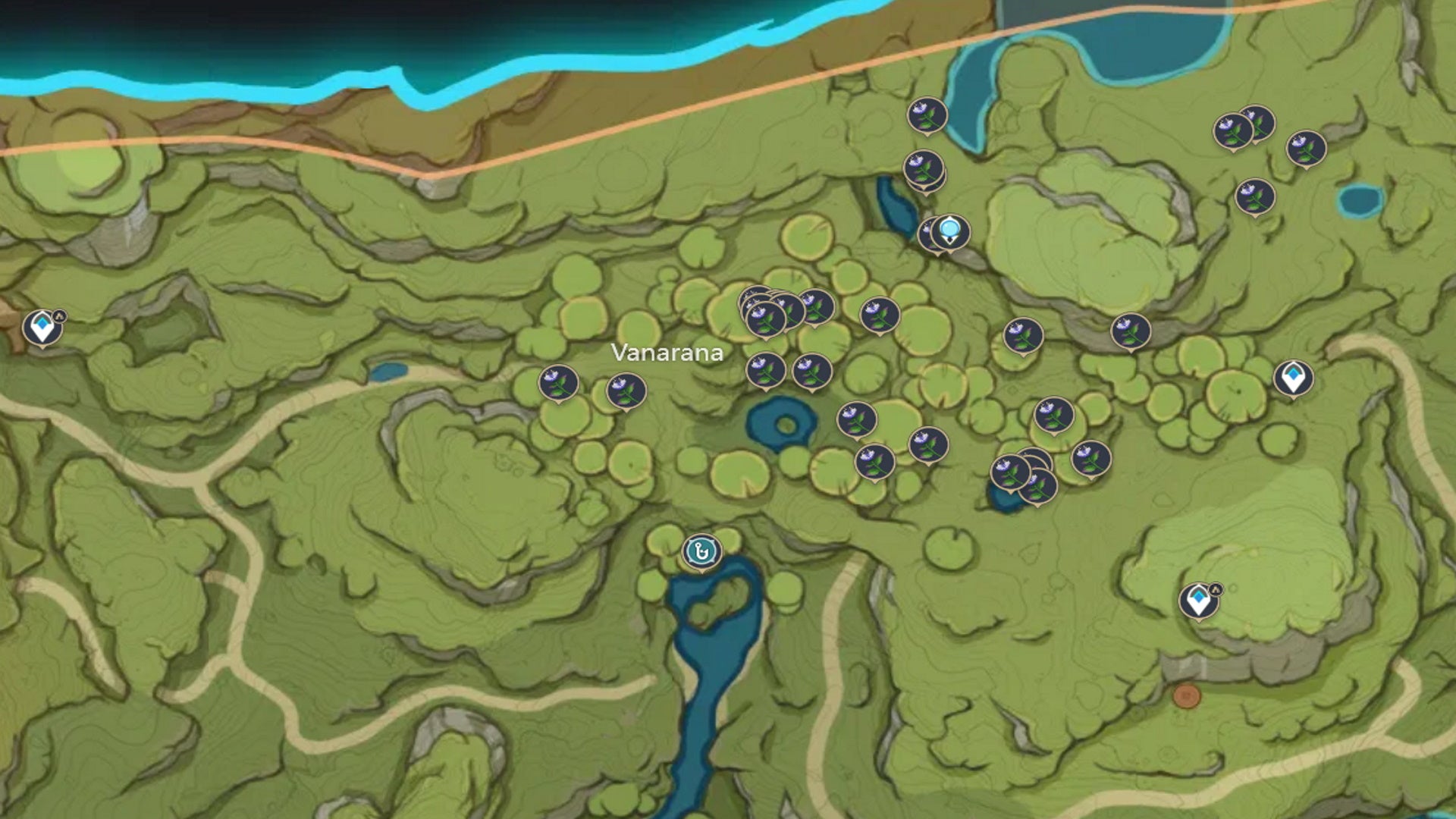Select the paired flower markers in the top-right corner
Screen dimensions: 1456x819
click(1244, 127)
